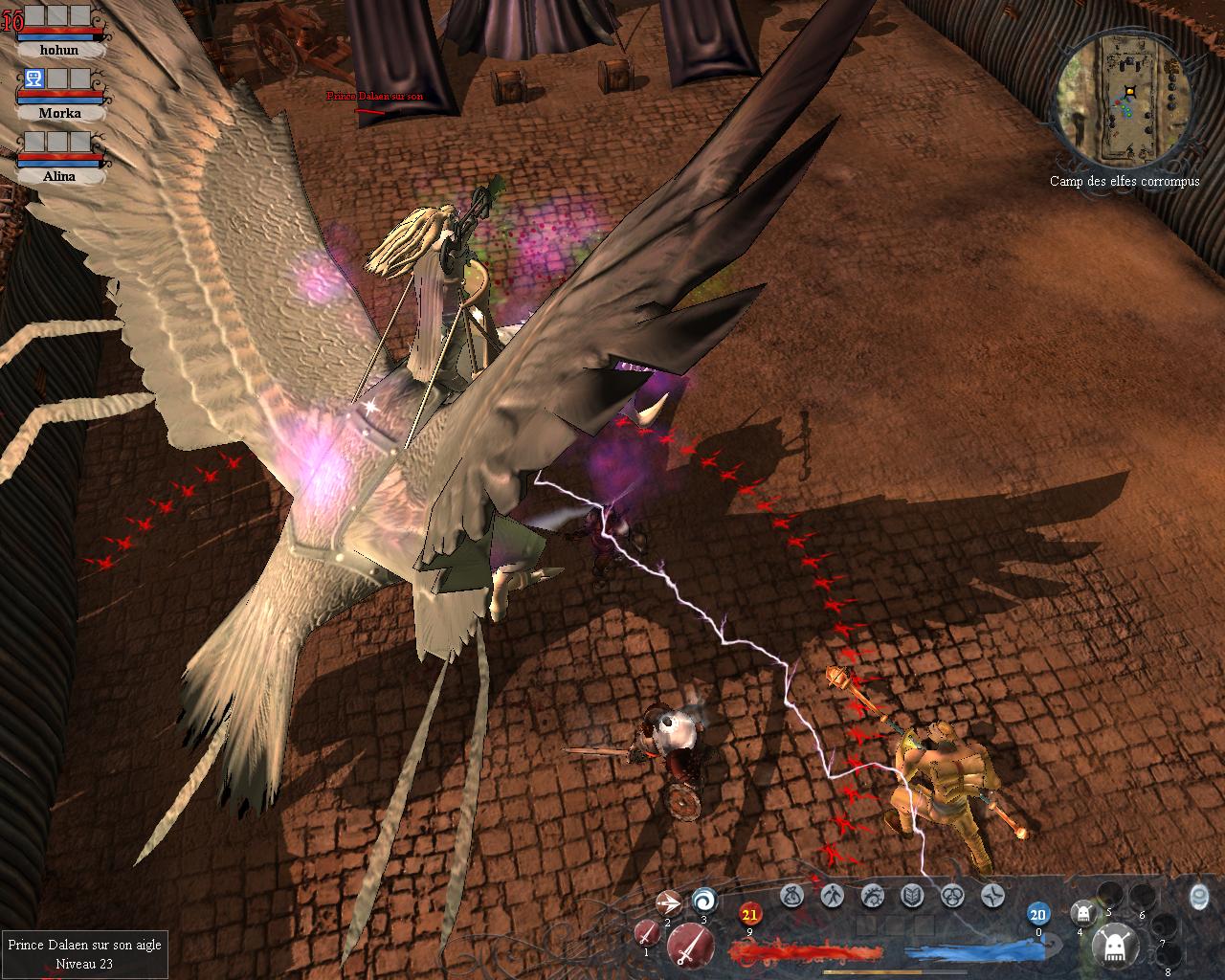The height and width of the screenshot is (980, 1225).
Task: Activate the blue swirl skill in slot 3
Action: coord(704,900)
